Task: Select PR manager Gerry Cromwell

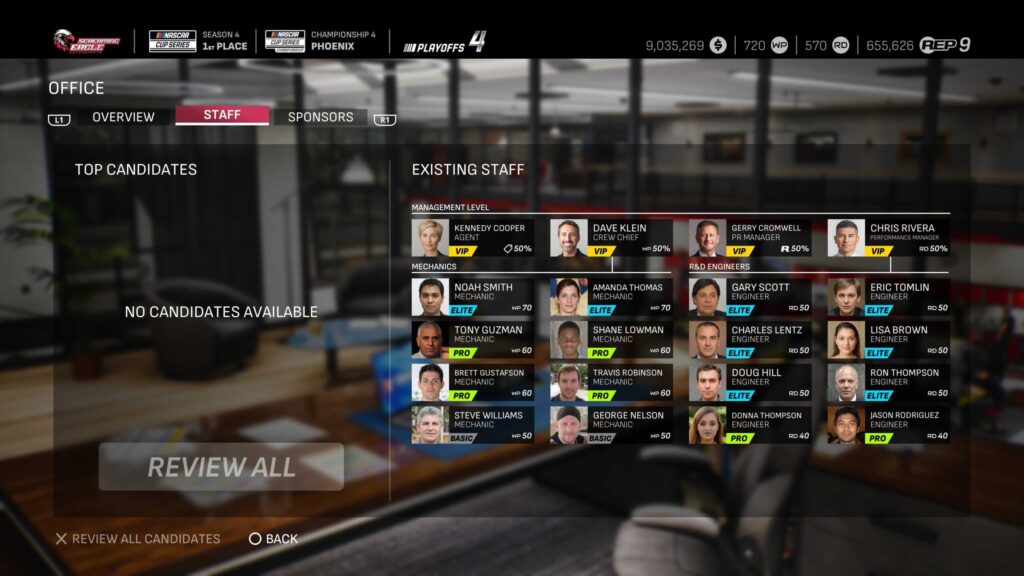Action: point(749,238)
